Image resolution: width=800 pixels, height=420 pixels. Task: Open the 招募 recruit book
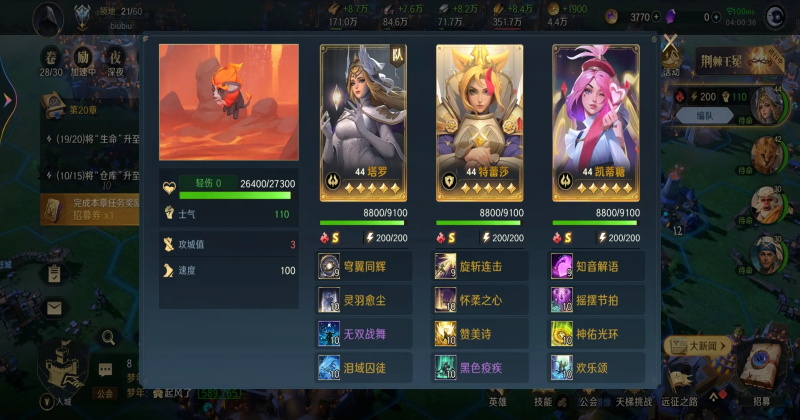pyautogui.click(x=762, y=372)
